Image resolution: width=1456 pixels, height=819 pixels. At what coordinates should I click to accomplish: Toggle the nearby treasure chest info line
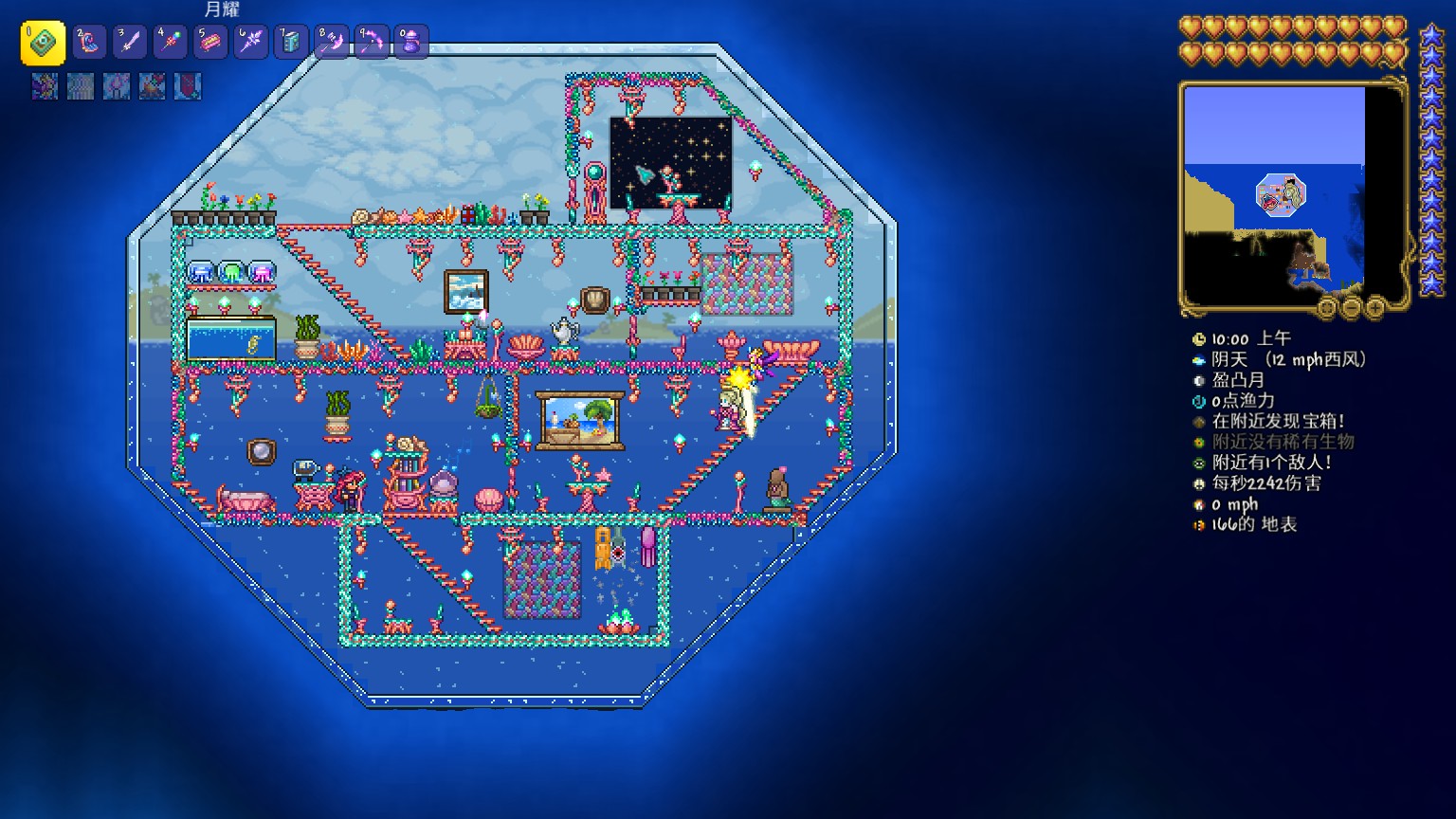1278,421
